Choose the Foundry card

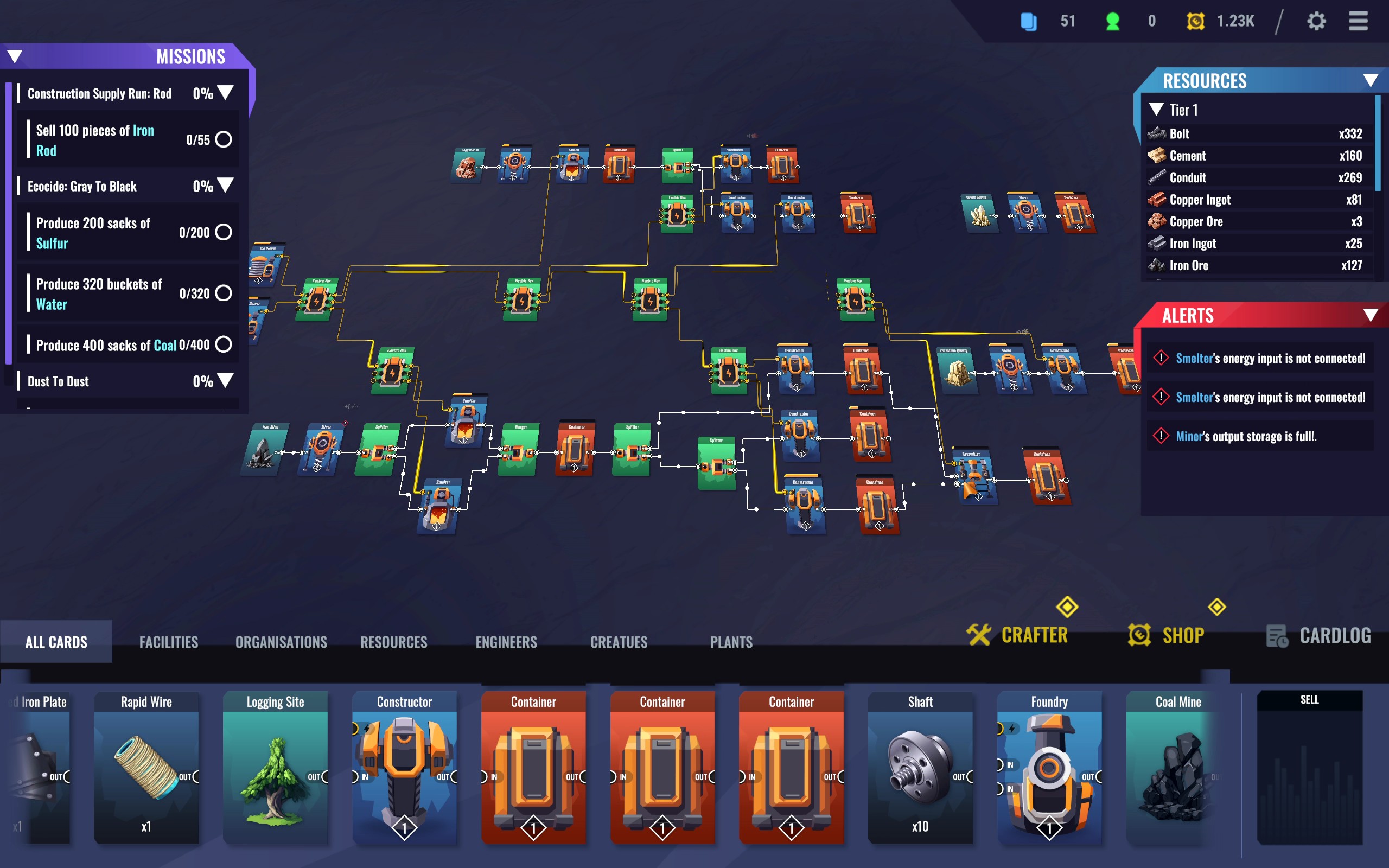point(1049,767)
